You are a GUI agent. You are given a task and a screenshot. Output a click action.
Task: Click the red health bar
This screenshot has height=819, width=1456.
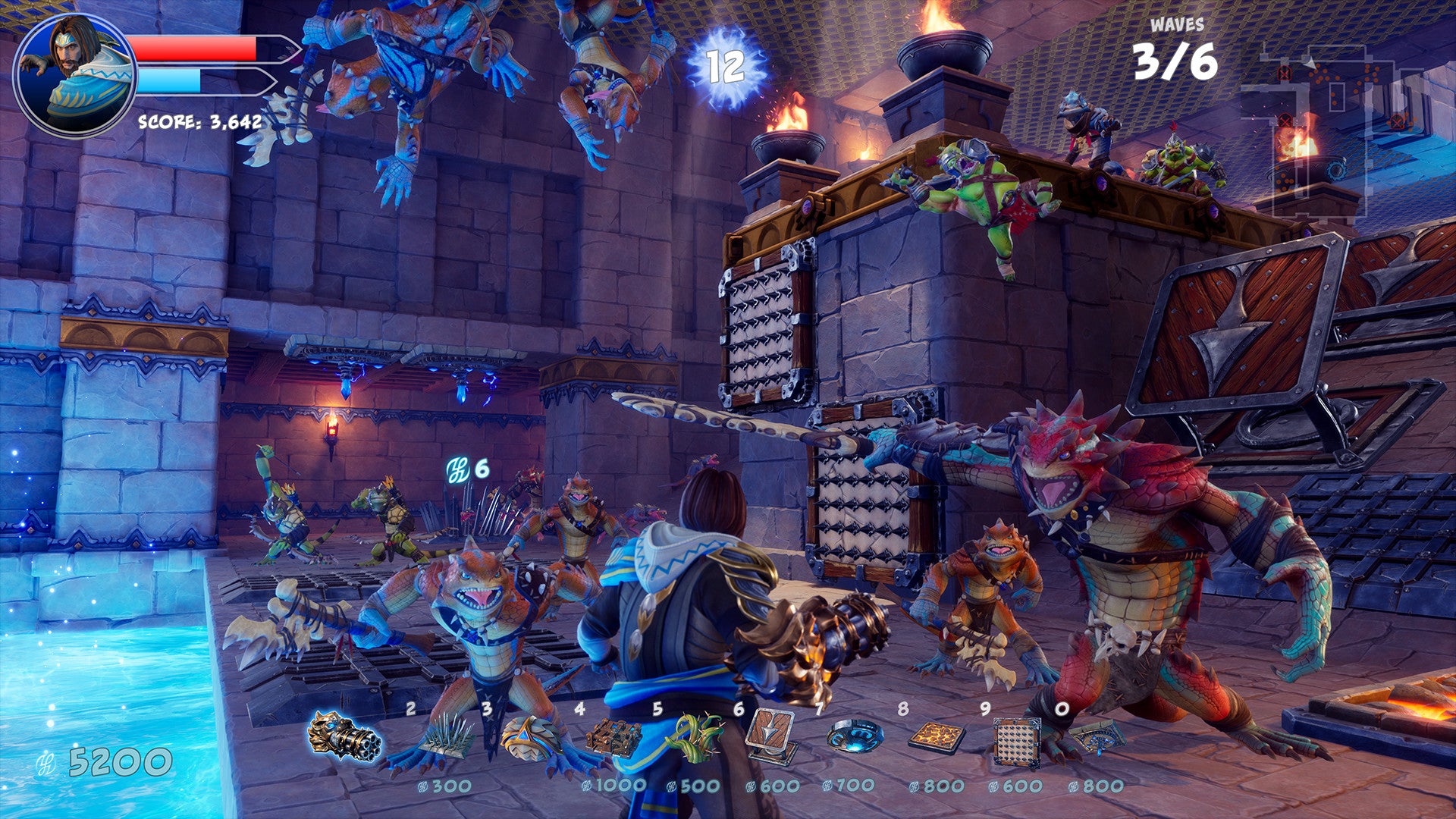[193, 47]
